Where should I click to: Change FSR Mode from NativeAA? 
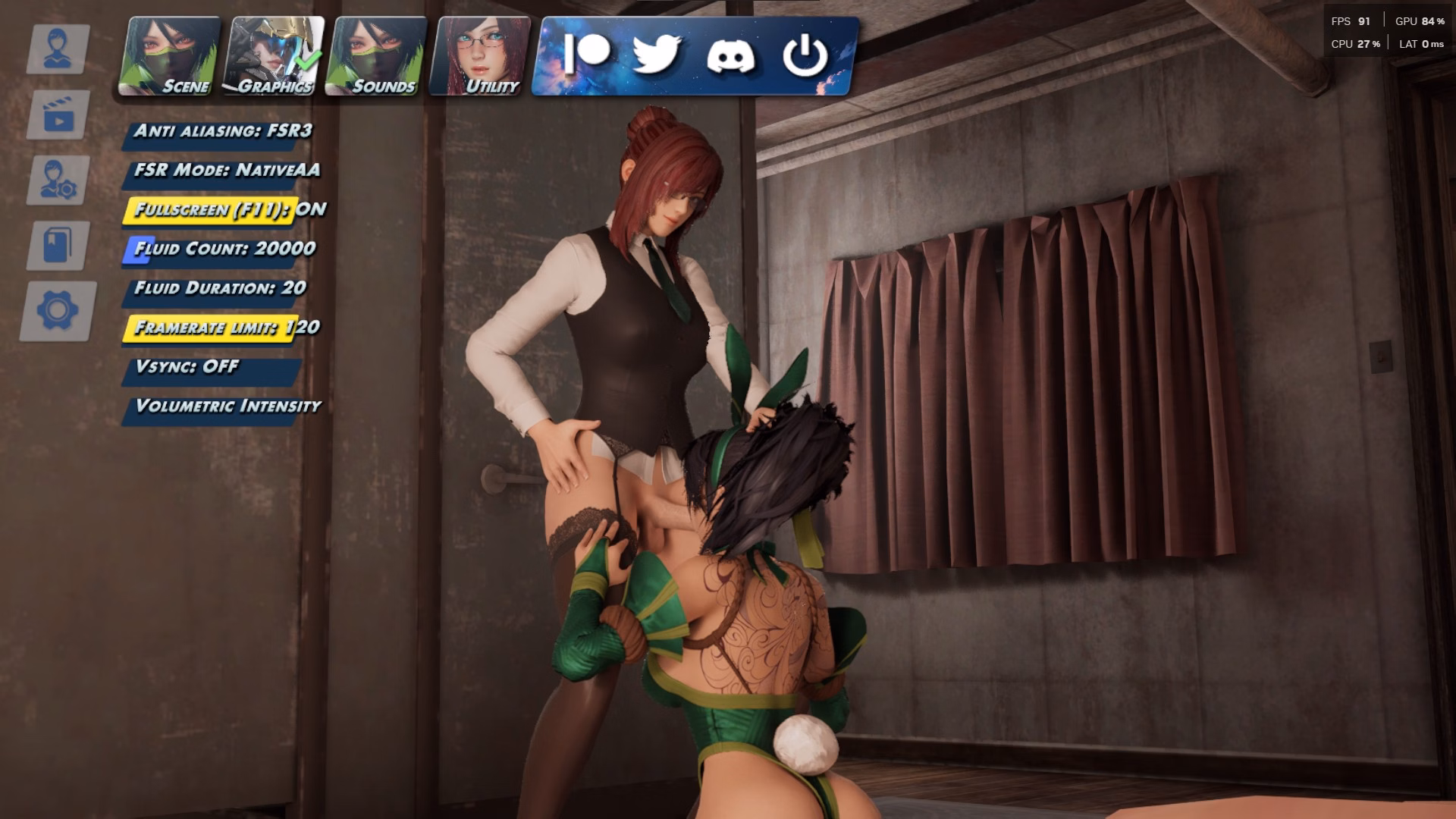coord(226,171)
